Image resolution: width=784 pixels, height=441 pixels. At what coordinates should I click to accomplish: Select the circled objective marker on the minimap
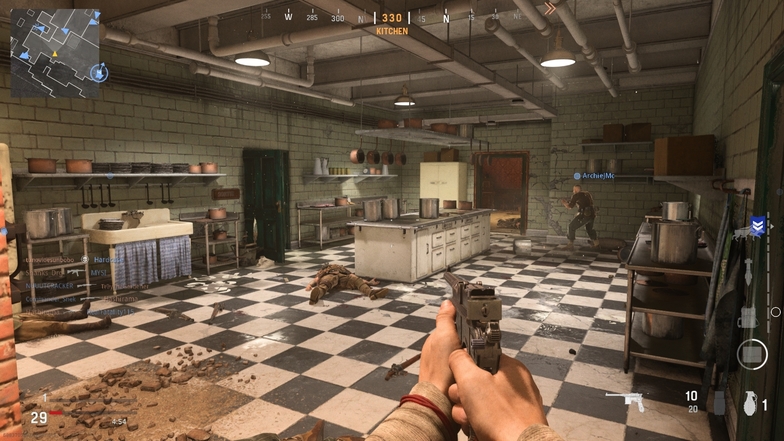click(x=98, y=72)
